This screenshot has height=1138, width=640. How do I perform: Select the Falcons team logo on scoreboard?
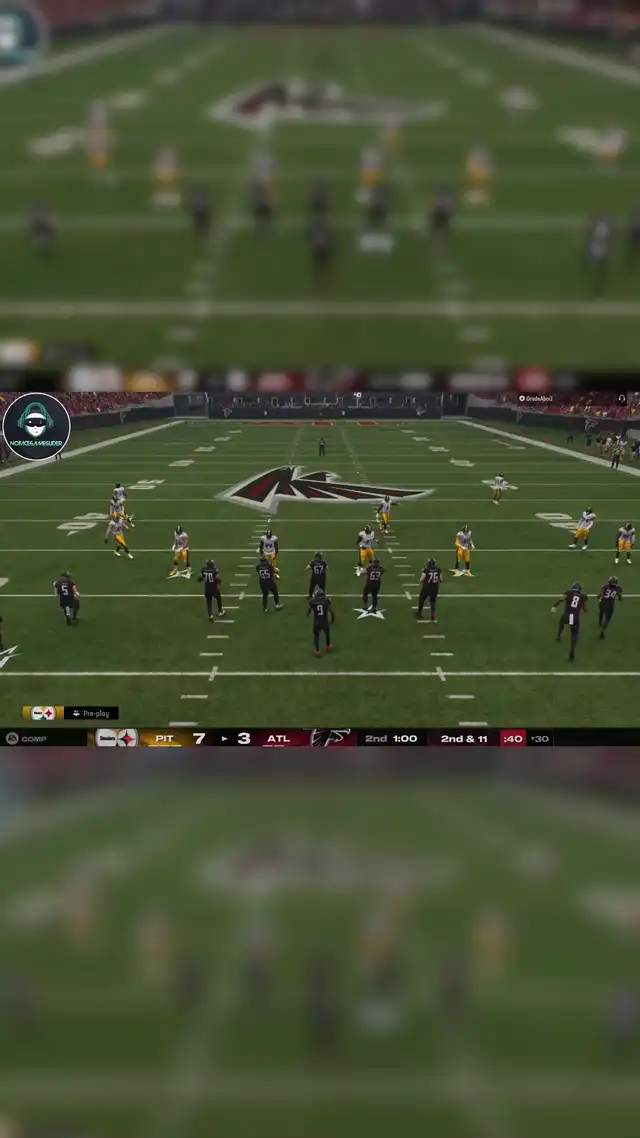point(331,738)
